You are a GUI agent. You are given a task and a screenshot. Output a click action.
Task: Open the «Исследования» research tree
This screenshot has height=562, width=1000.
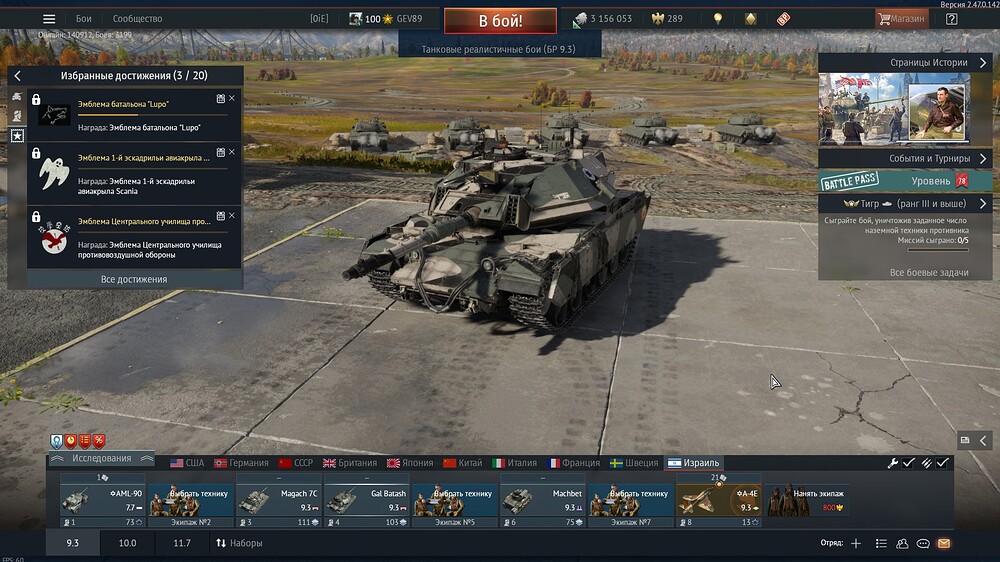(x=102, y=459)
